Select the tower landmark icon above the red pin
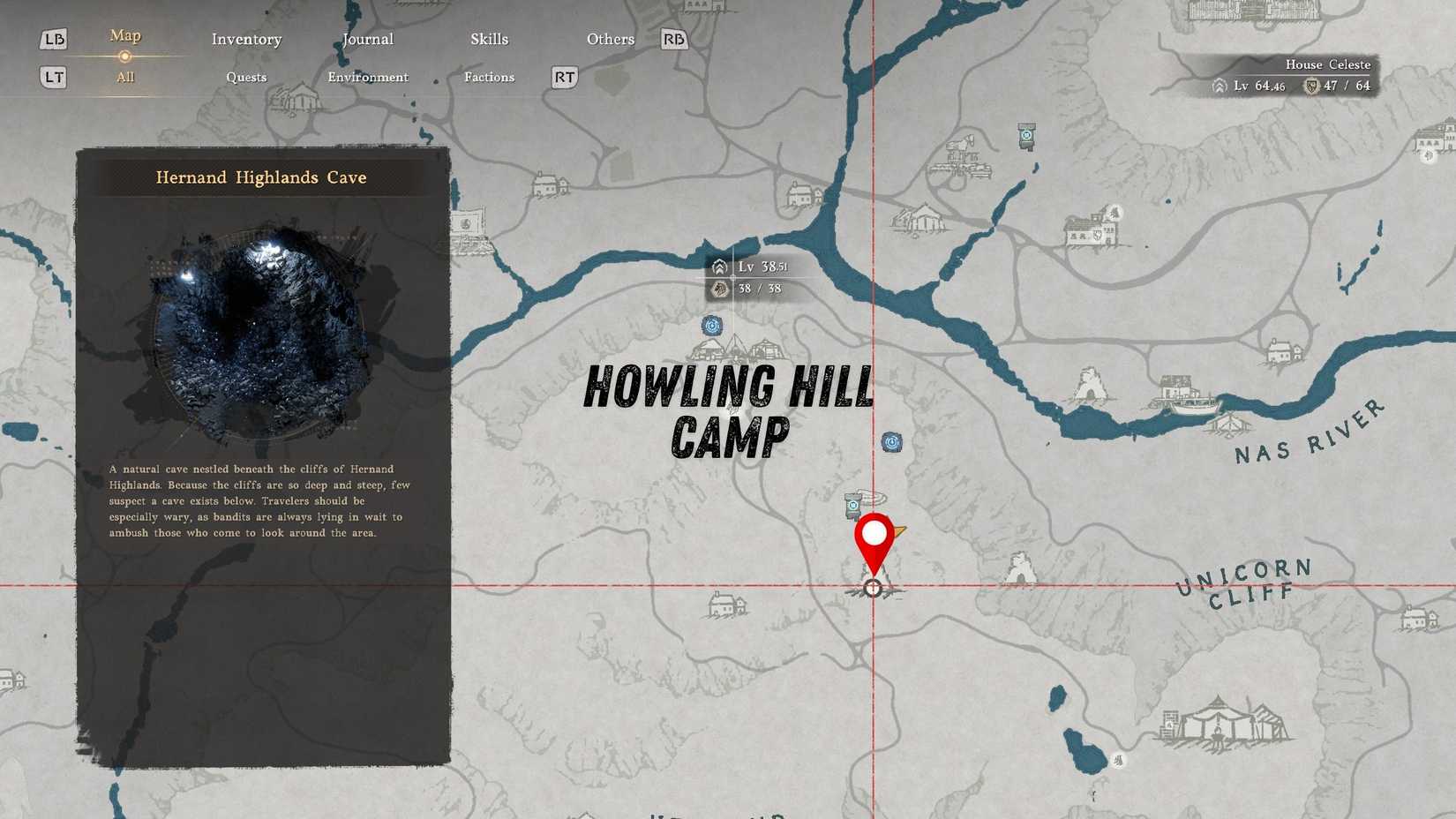The image size is (1456, 819). 852,506
